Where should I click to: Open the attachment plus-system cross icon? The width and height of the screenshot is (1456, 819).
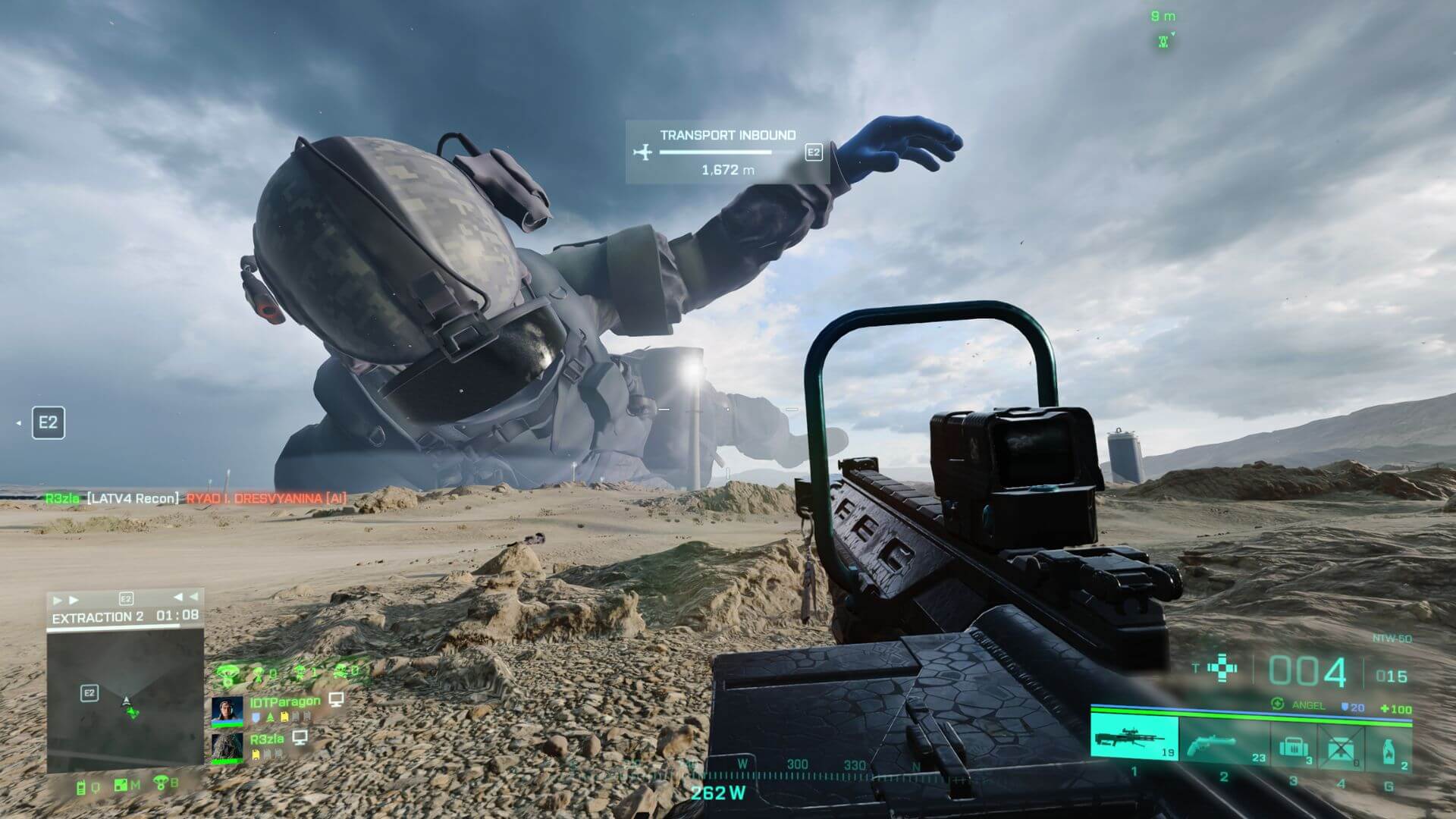(1222, 669)
